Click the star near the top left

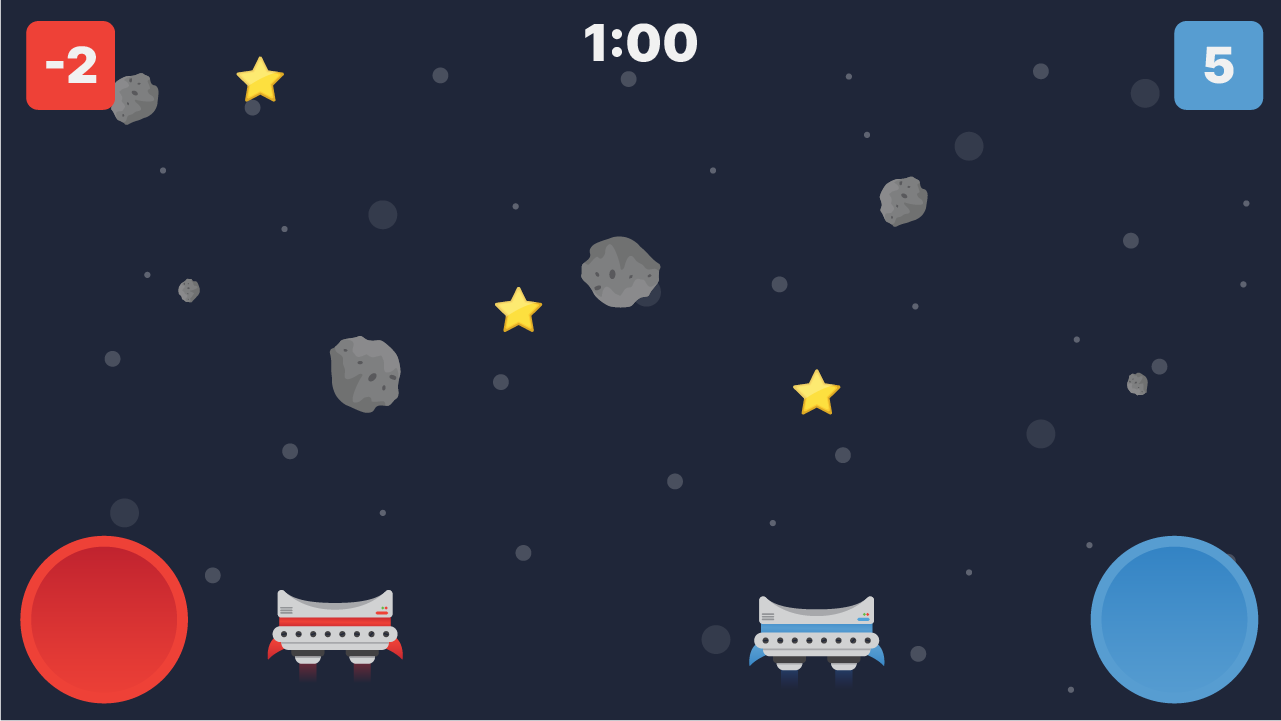coord(259,80)
